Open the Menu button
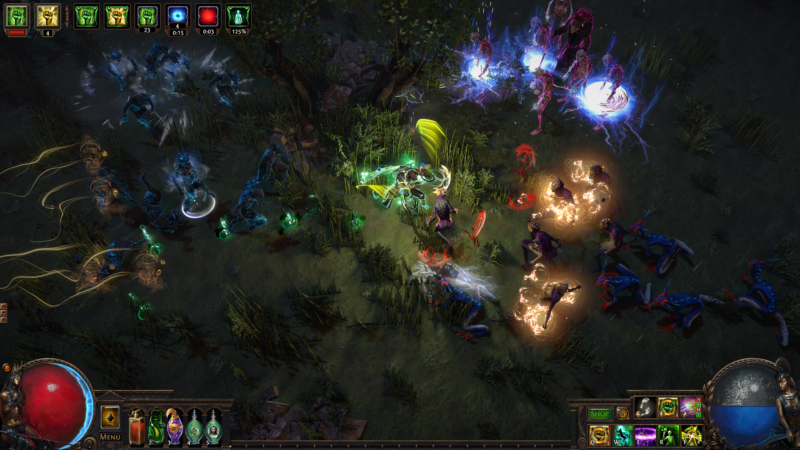The image size is (800, 450). [x=110, y=437]
